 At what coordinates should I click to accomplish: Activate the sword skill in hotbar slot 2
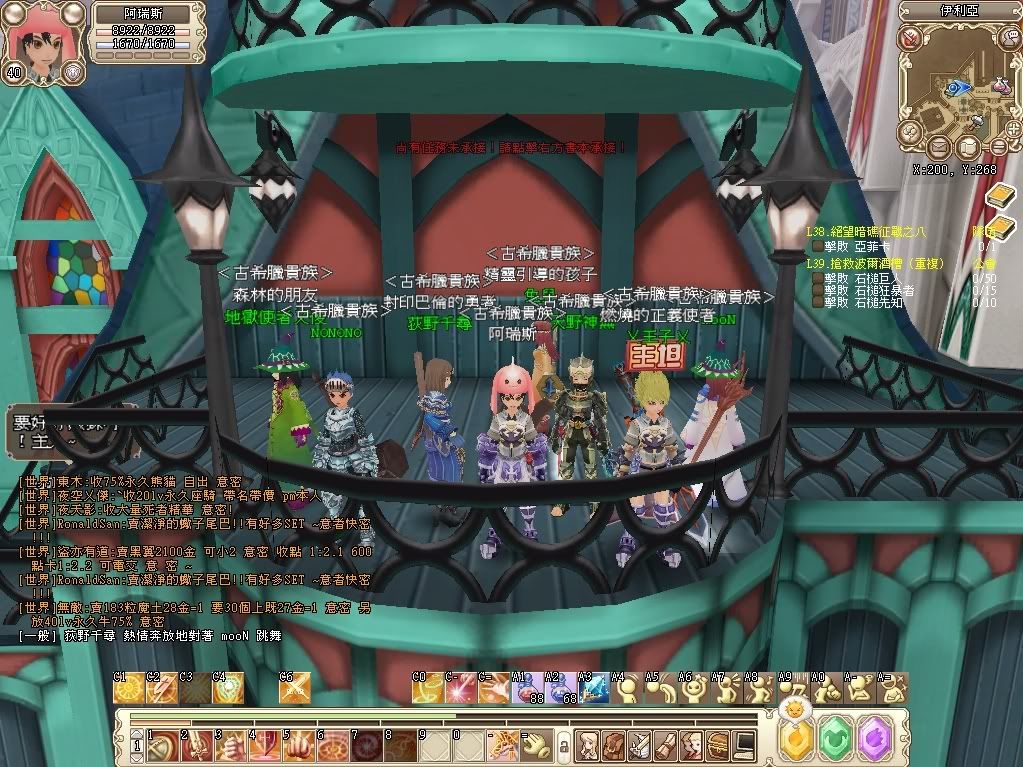pyautogui.click(x=196, y=745)
